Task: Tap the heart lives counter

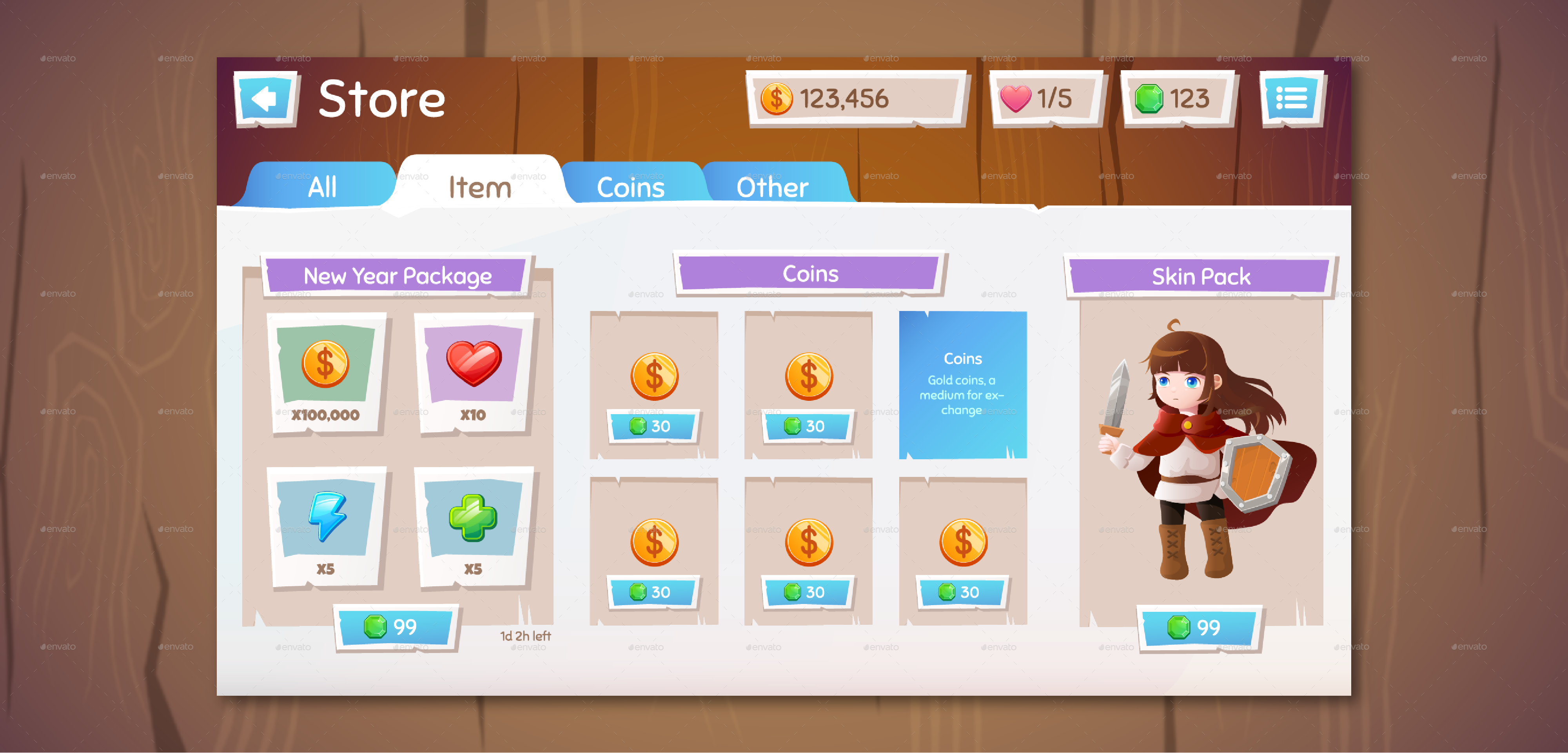Action: coord(1046,99)
